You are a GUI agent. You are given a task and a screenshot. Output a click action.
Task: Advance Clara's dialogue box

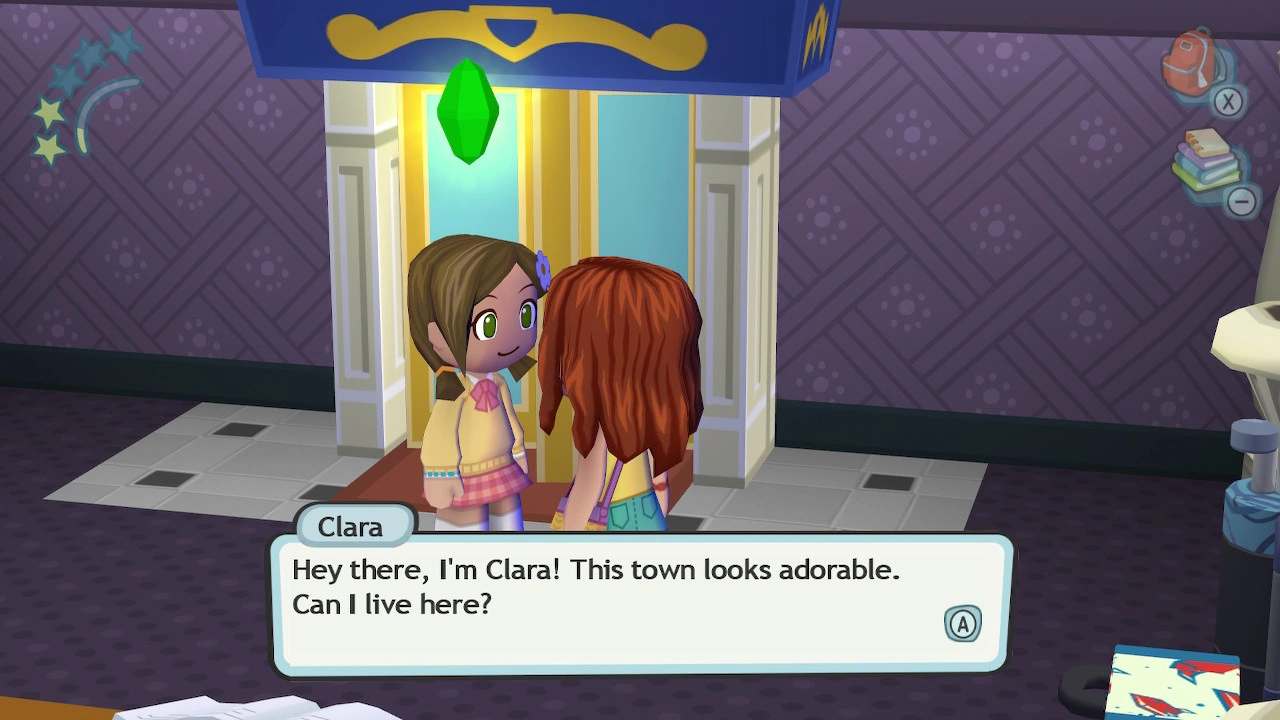[x=962, y=624]
